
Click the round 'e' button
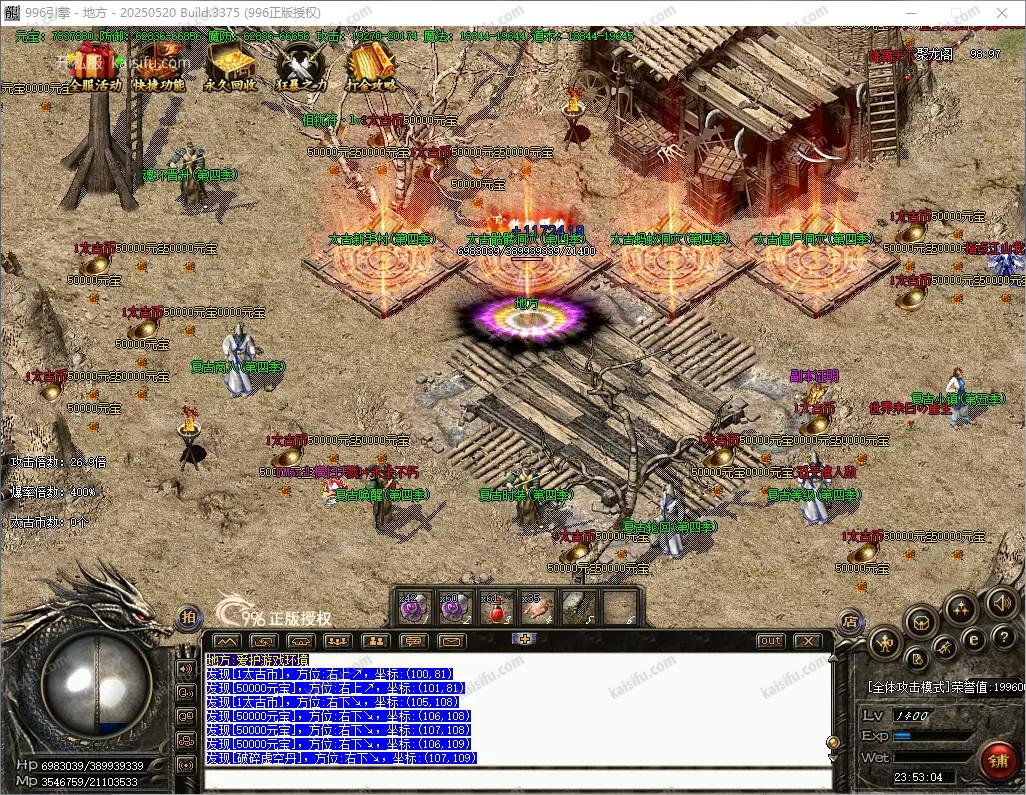click(x=972, y=638)
